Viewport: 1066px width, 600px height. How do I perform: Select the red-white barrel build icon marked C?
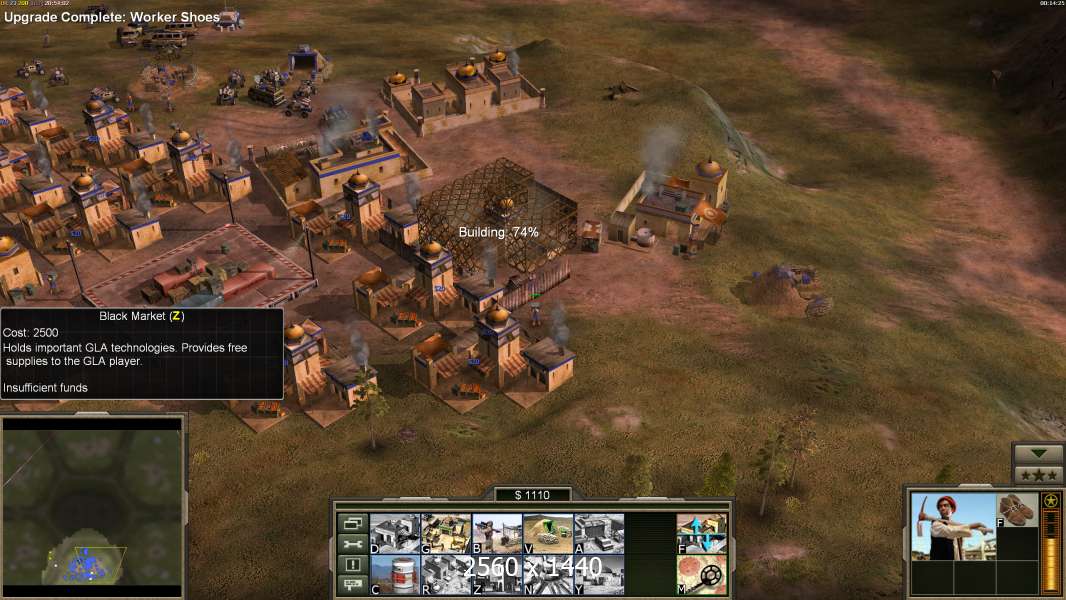395,575
